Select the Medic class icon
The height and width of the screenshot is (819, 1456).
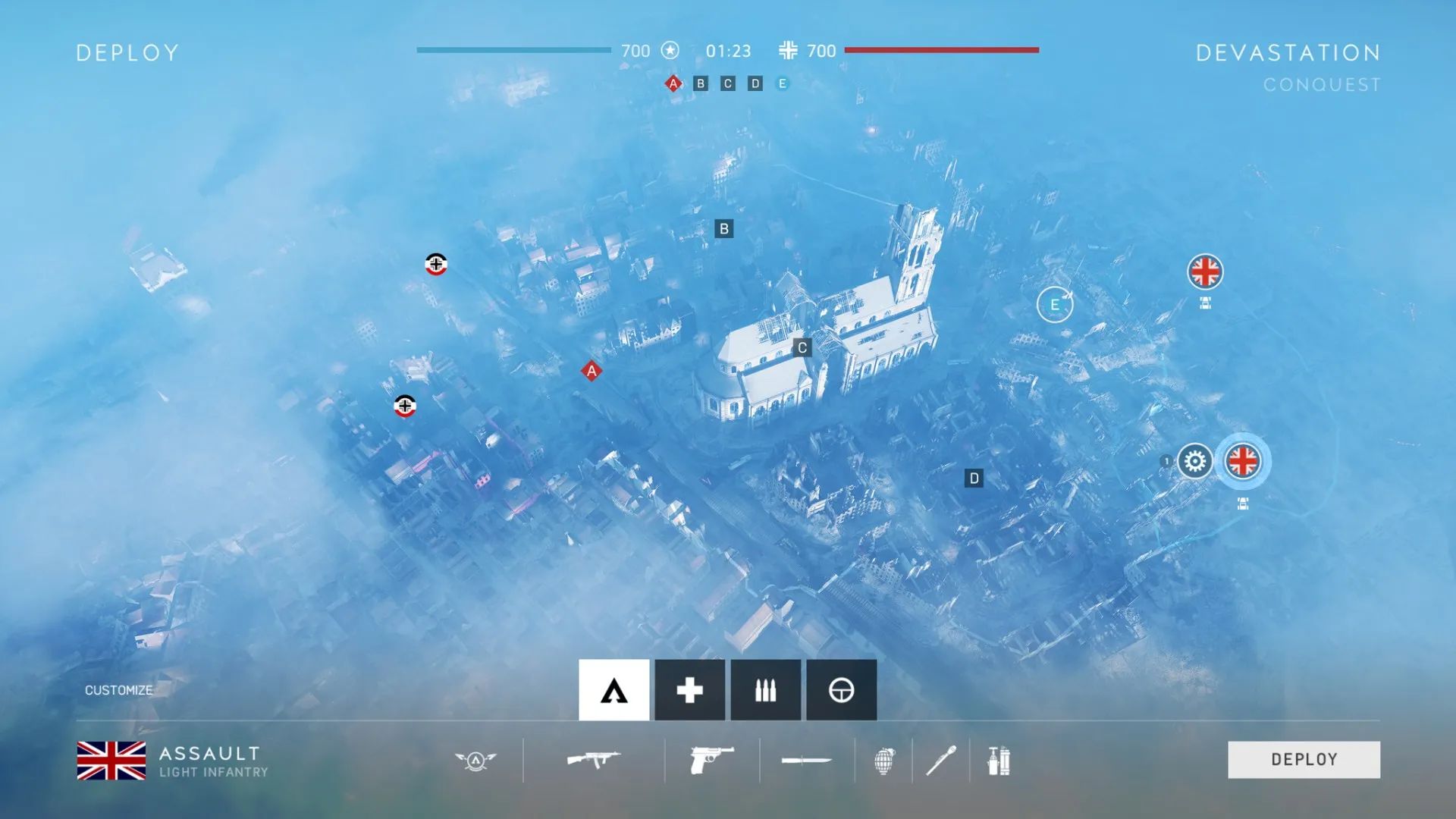point(689,689)
